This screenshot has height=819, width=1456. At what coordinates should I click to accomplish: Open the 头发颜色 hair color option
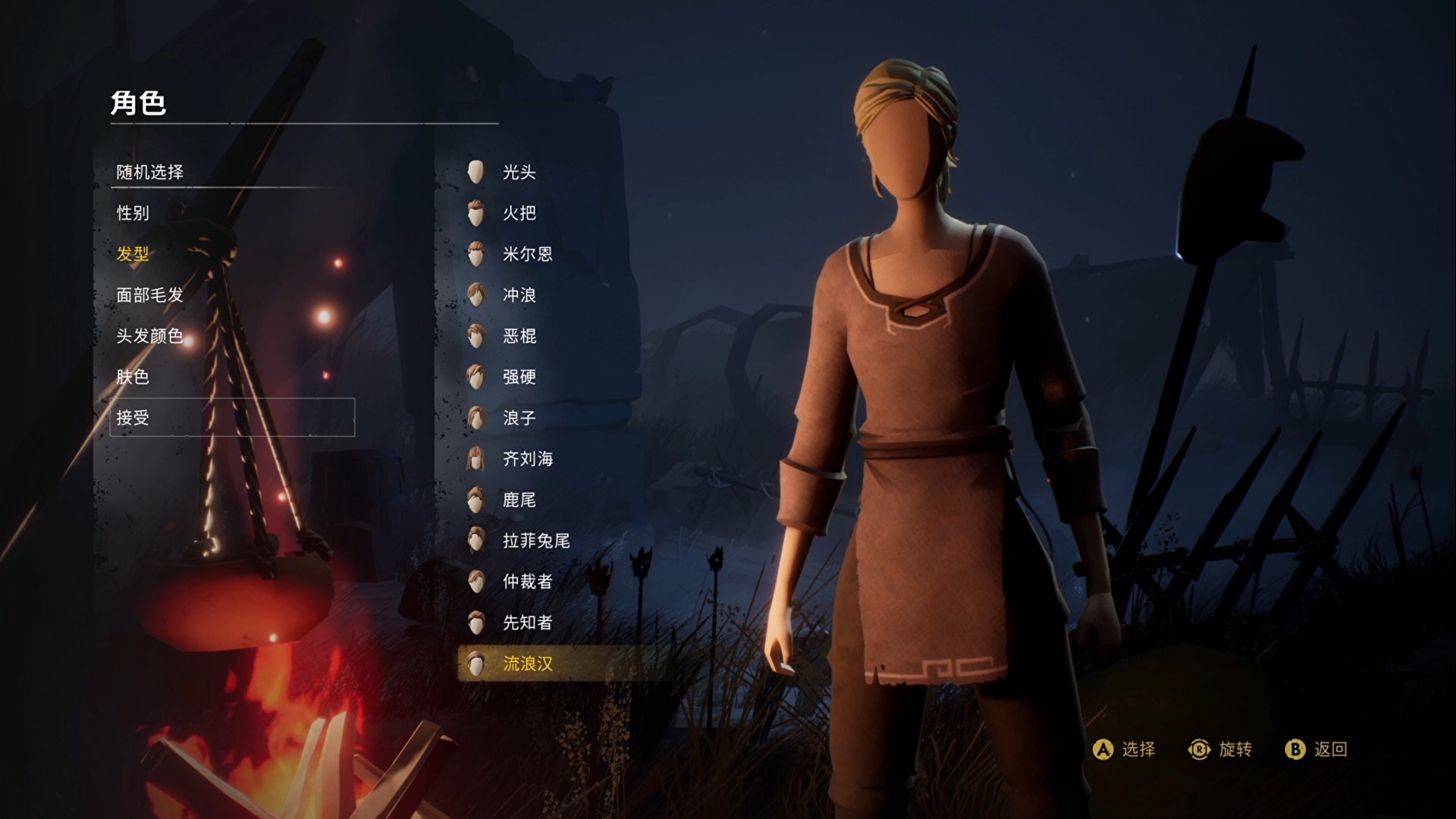(x=150, y=336)
